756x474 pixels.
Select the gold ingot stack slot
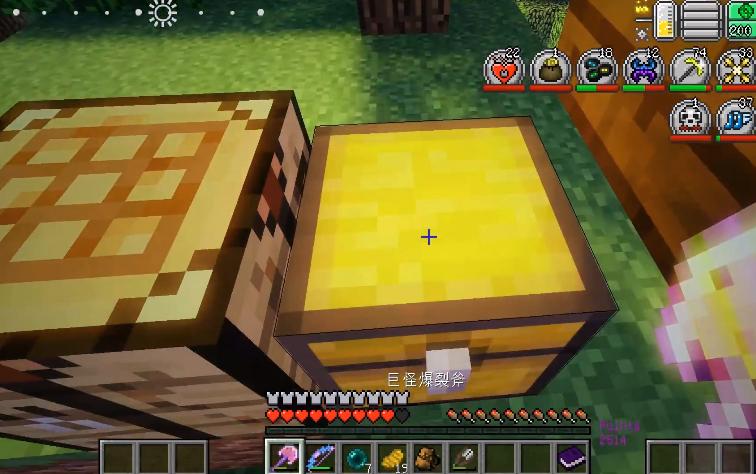pos(393,458)
